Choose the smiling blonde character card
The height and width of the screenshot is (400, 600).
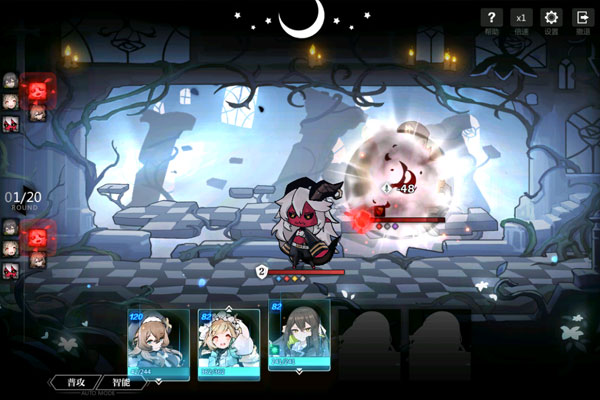coord(228,343)
